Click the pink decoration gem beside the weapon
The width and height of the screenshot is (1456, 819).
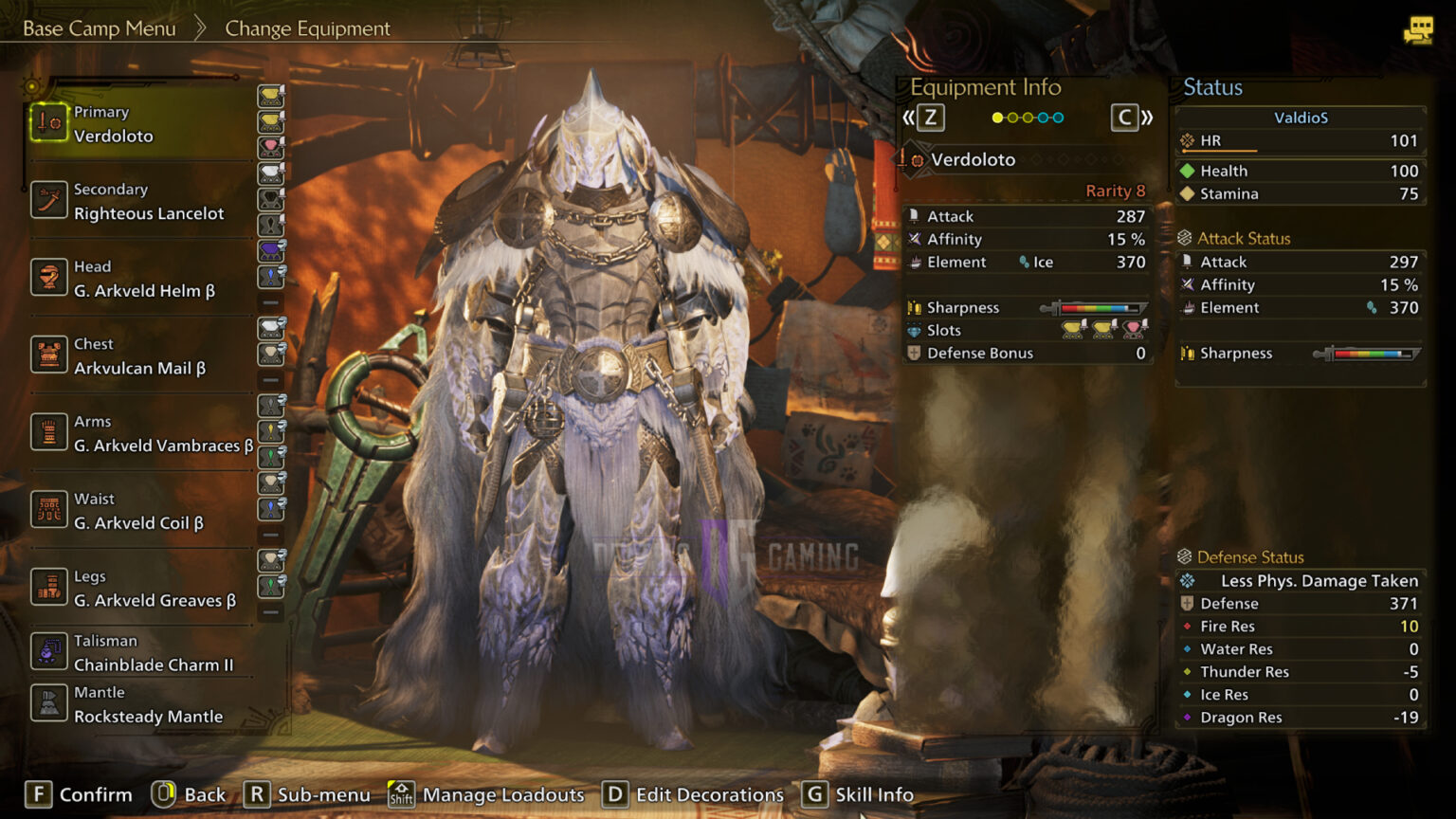pyautogui.click(x=272, y=146)
